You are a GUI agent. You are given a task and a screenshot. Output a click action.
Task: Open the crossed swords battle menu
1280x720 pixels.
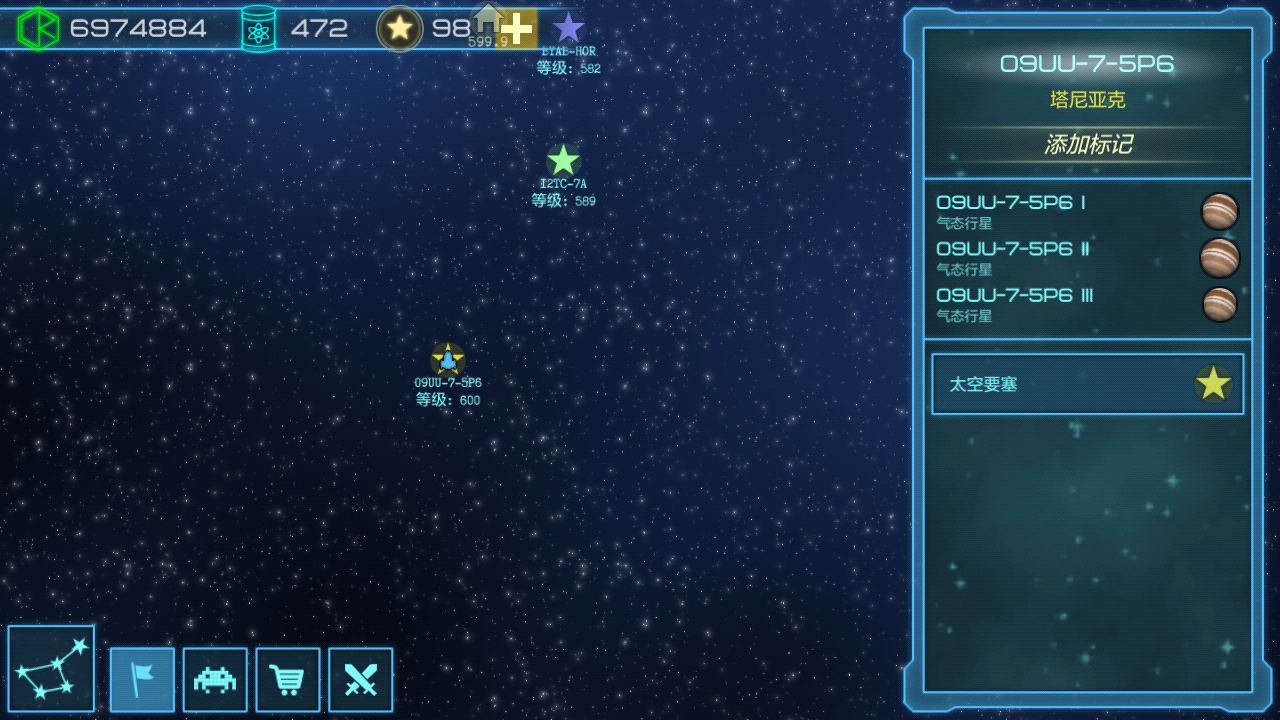pyautogui.click(x=361, y=680)
